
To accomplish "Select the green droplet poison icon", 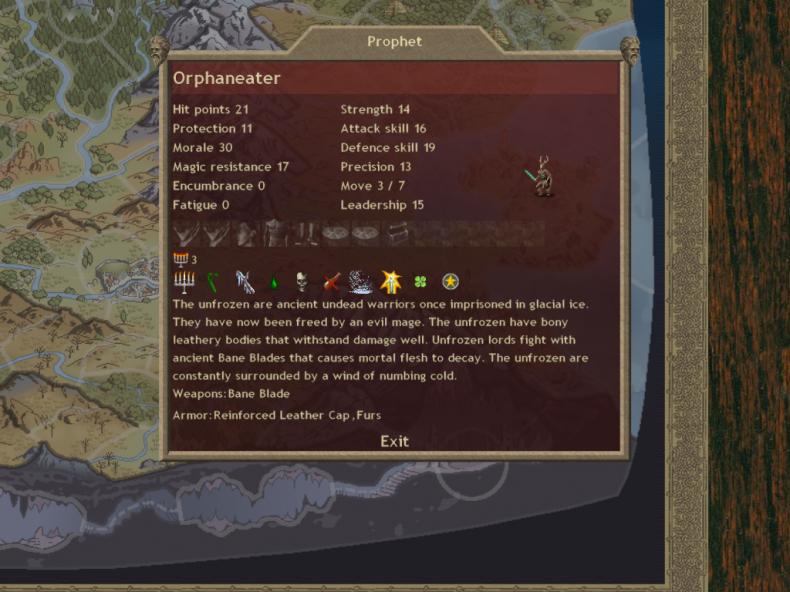I will click(x=273, y=283).
